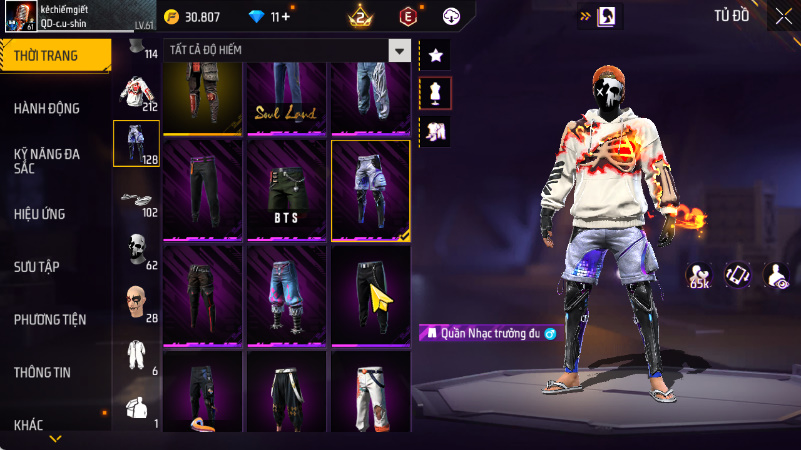Choose the shoes category with 102 items
Screen dimensions: 801x450
136,199
